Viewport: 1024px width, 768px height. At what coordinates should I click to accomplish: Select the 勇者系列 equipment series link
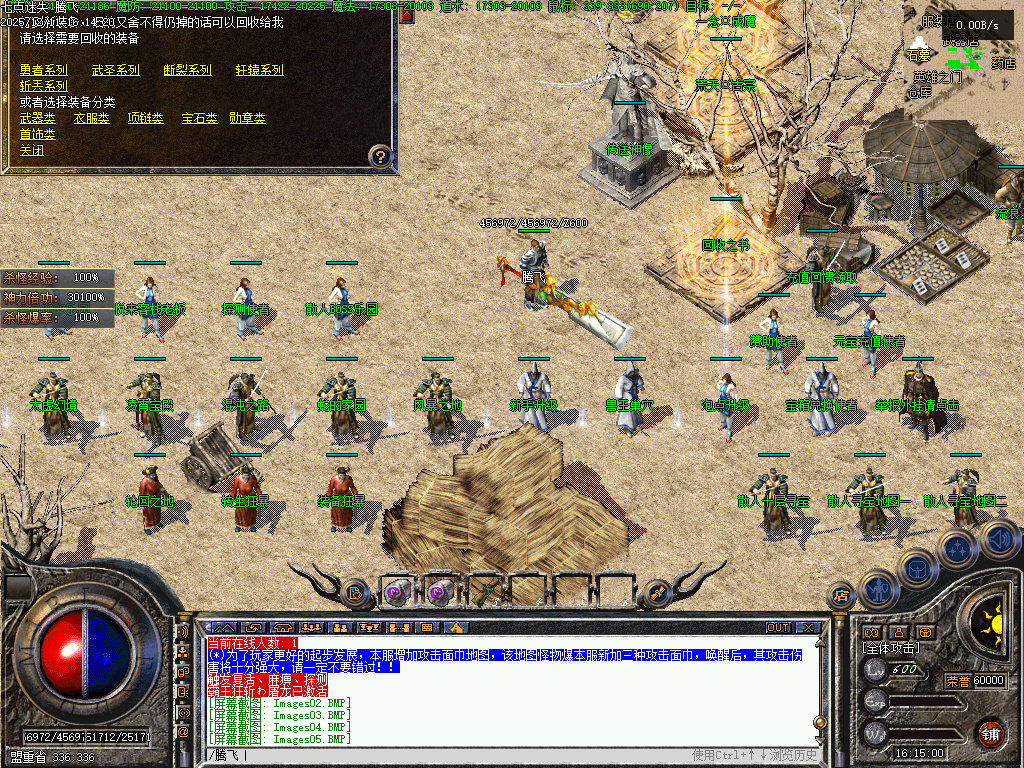(x=44, y=70)
